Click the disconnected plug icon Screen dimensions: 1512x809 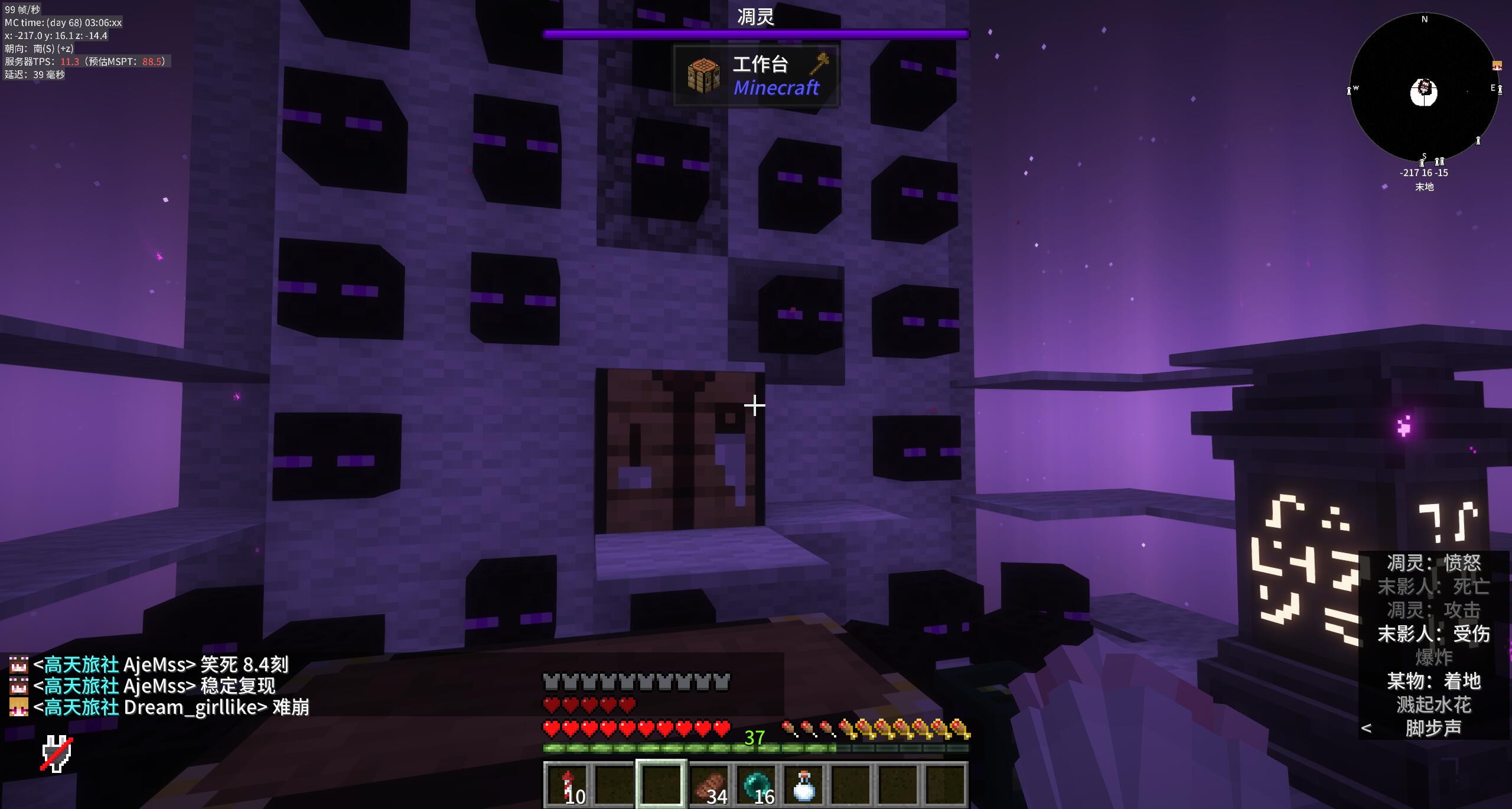[57, 754]
